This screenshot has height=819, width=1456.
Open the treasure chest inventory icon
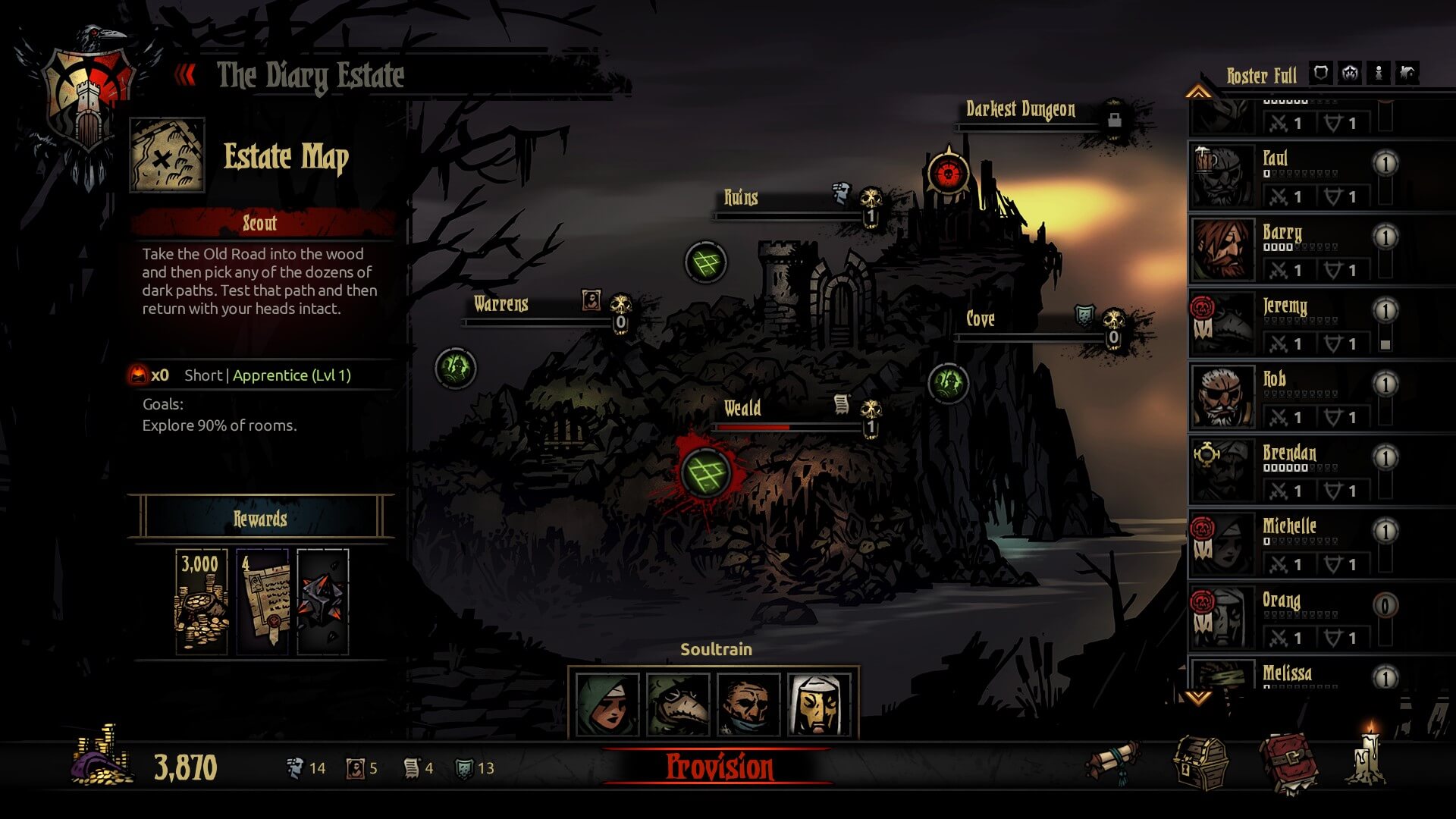(1200, 763)
